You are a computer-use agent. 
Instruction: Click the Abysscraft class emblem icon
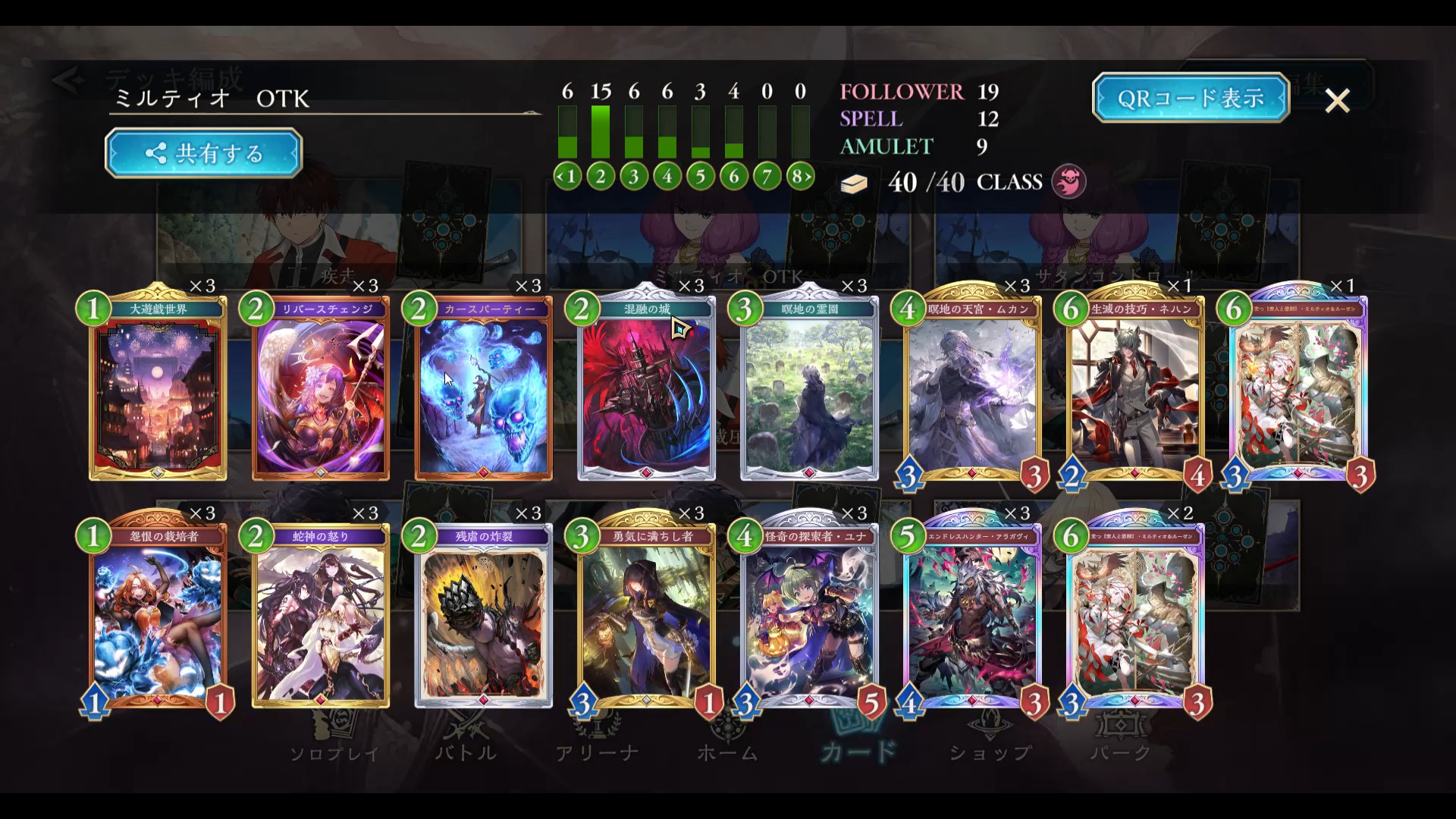[1068, 182]
